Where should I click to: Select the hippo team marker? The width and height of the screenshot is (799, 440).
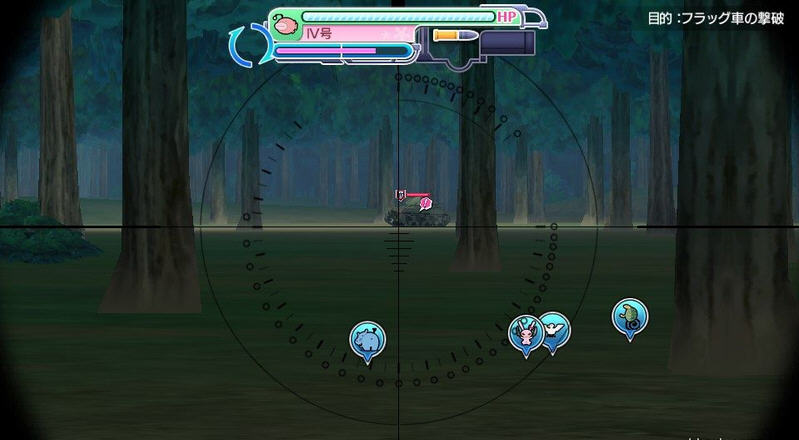(367, 340)
